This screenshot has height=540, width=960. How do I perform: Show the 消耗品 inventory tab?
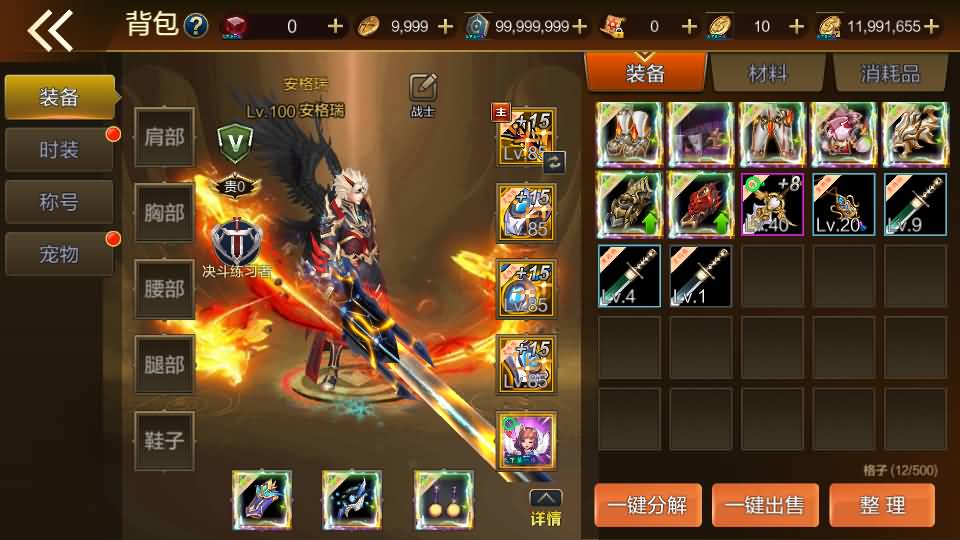pyautogui.click(x=889, y=73)
